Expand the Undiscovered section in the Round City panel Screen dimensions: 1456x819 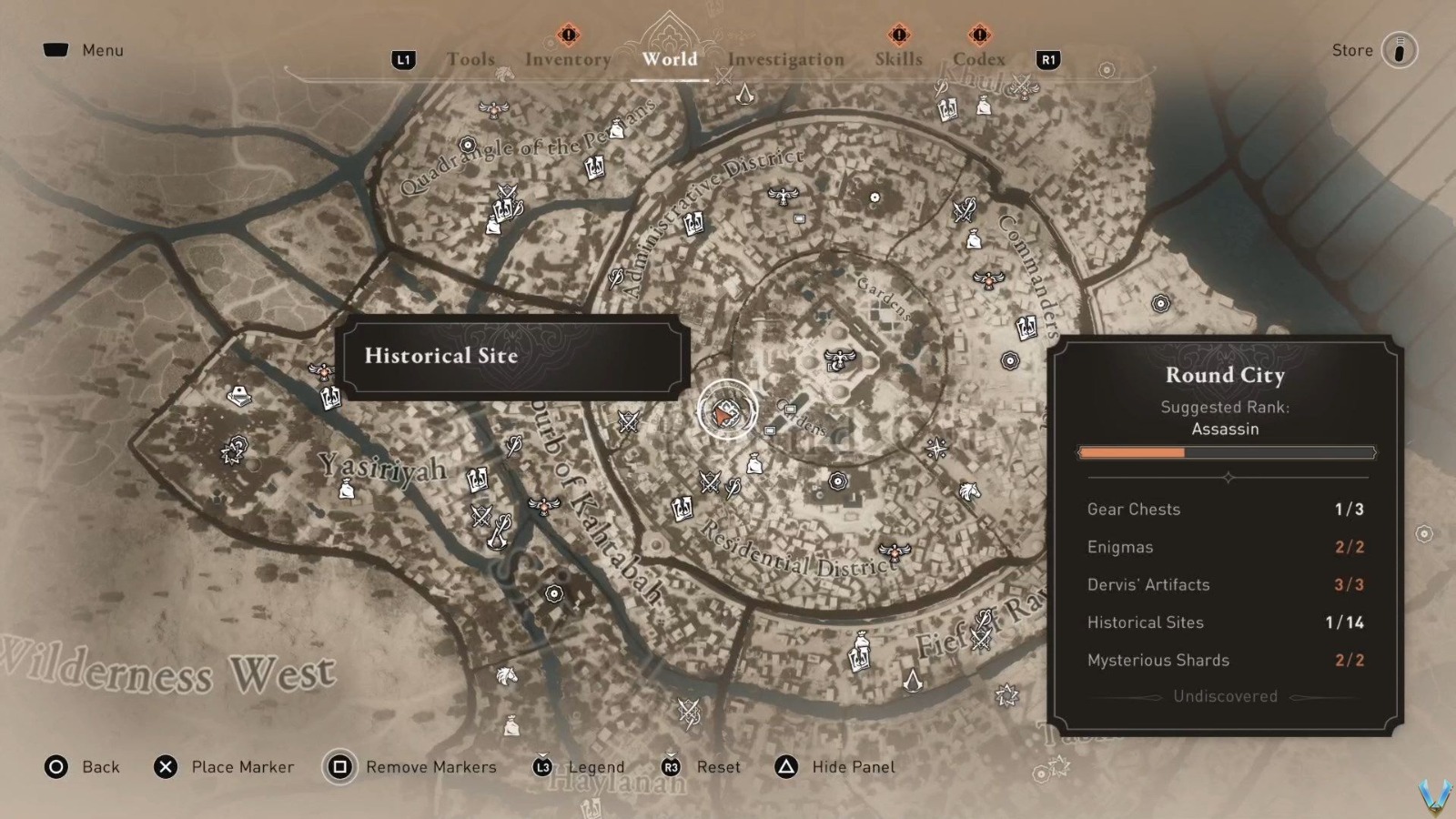(x=1222, y=696)
